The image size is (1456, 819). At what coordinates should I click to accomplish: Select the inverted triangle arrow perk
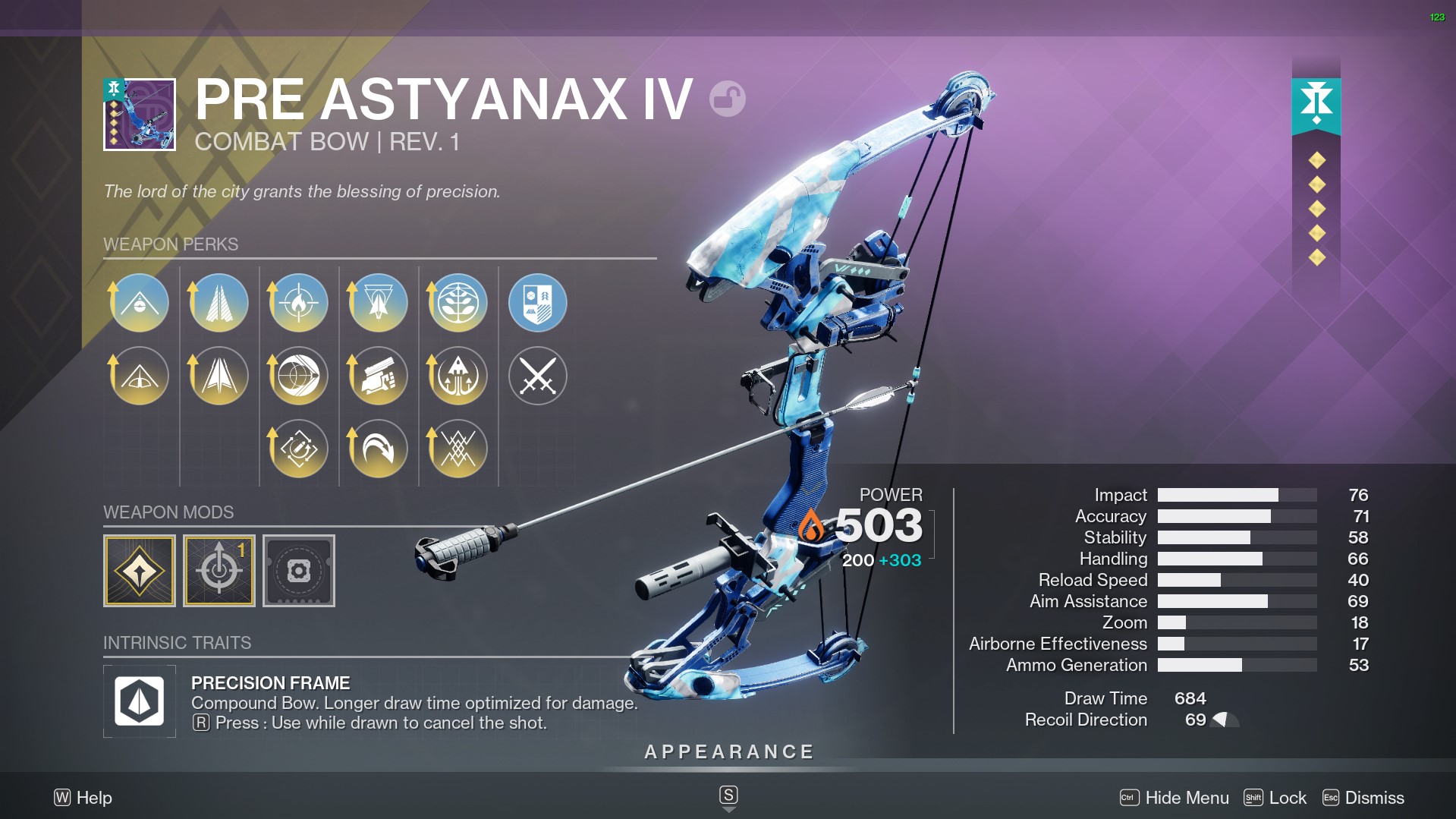(x=378, y=303)
